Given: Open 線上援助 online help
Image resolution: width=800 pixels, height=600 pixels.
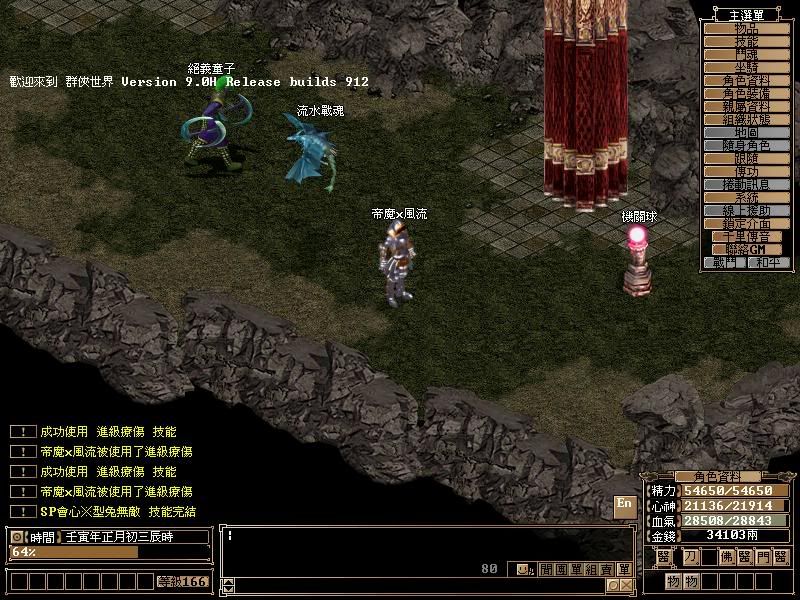Looking at the screenshot, I should pos(748,211).
